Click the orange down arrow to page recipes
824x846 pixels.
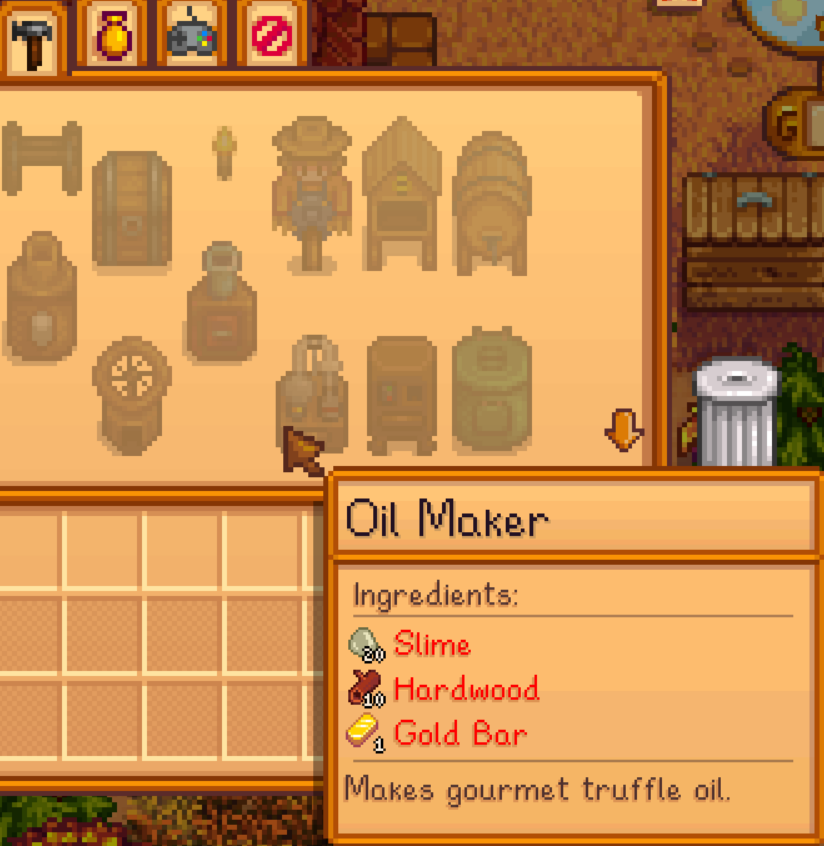(624, 430)
